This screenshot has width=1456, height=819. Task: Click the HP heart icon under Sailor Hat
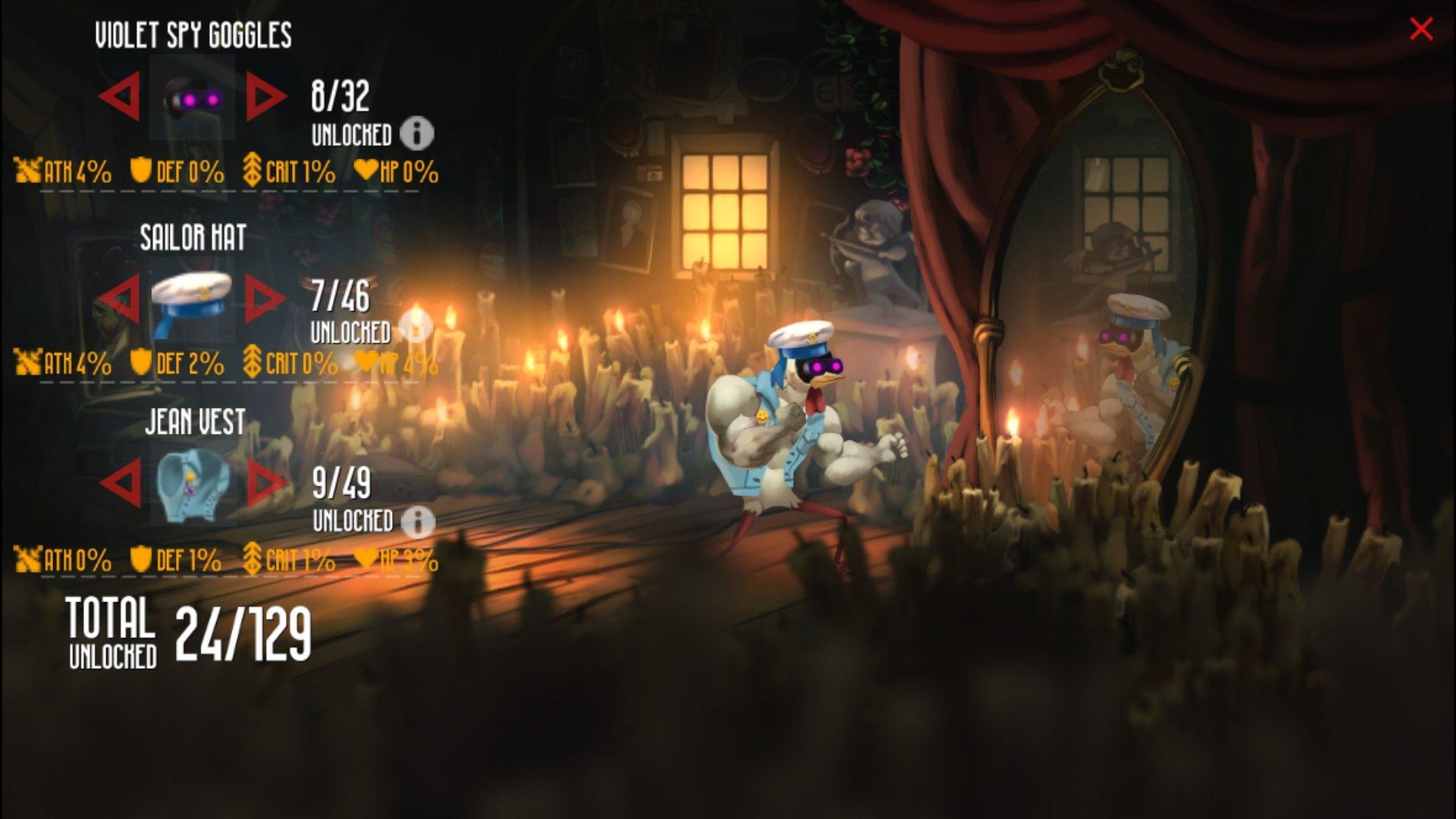[368, 362]
